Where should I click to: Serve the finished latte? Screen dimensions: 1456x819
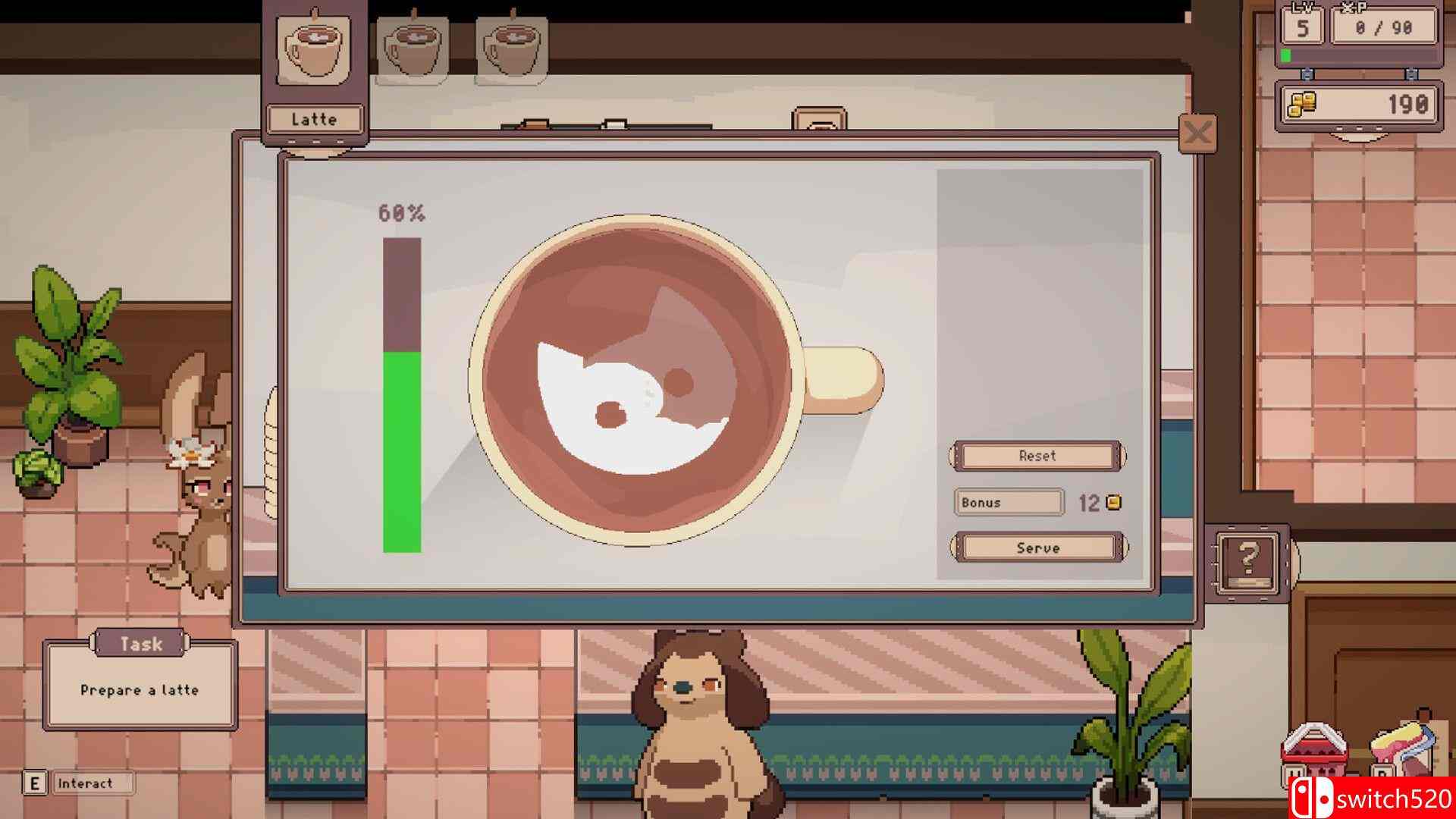pyautogui.click(x=1036, y=548)
